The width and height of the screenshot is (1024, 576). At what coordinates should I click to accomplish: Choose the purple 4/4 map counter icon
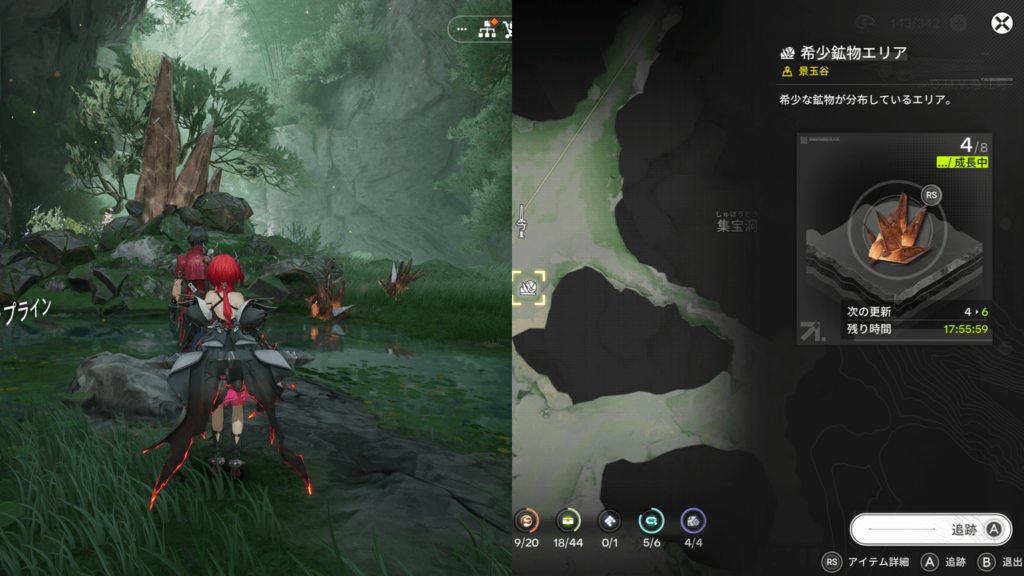pos(693,520)
